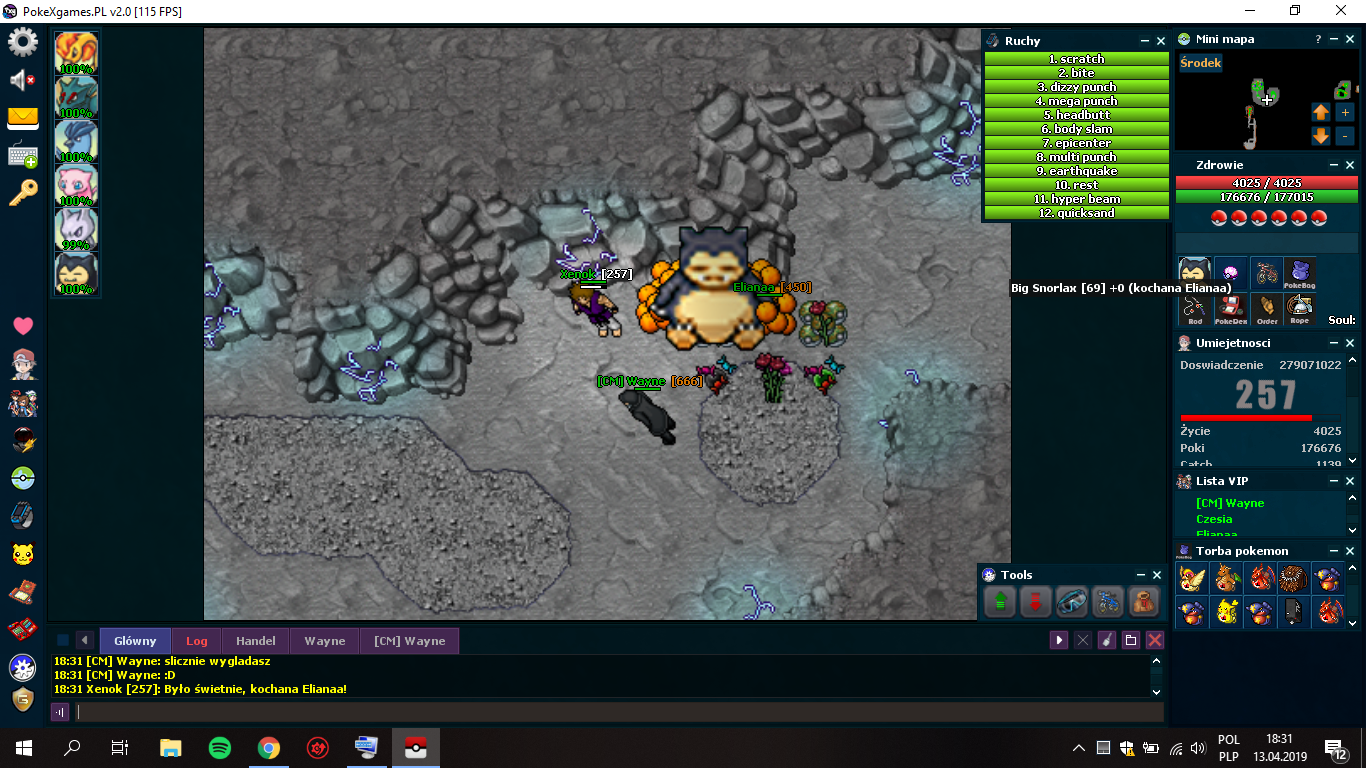Image resolution: width=1366 pixels, height=768 pixels.
Task: Click the Środek button on the minimap
Action: click(1200, 63)
